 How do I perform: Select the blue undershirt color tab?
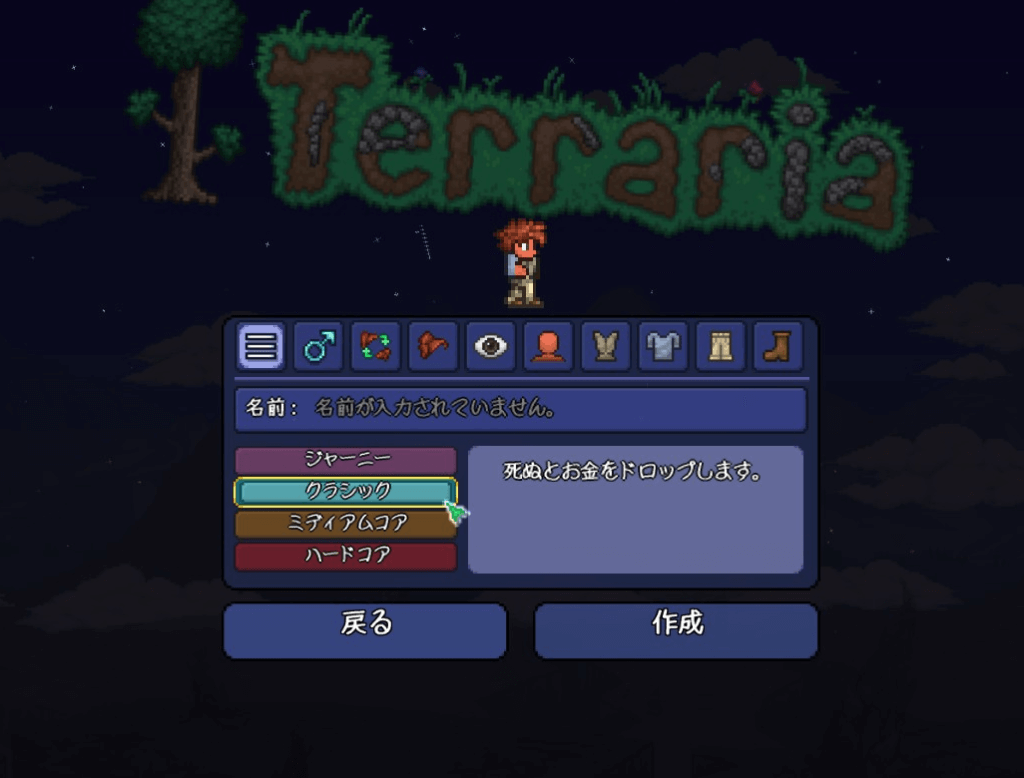[662, 347]
